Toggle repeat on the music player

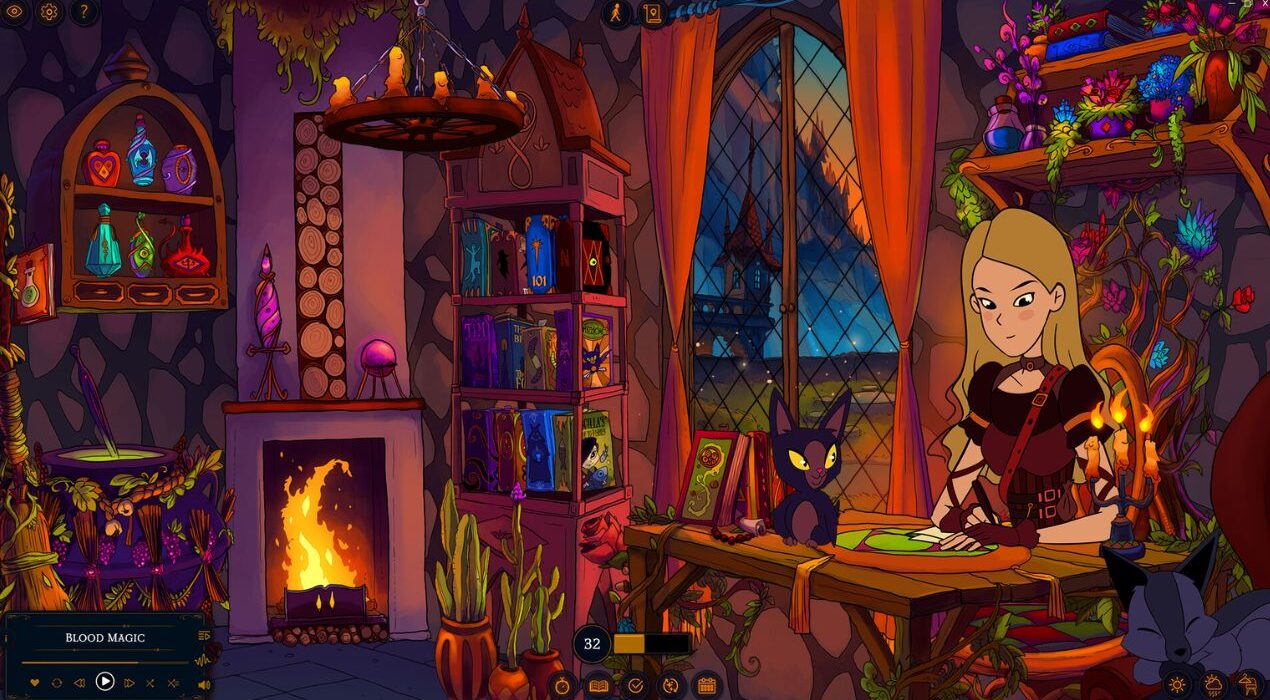57,682
